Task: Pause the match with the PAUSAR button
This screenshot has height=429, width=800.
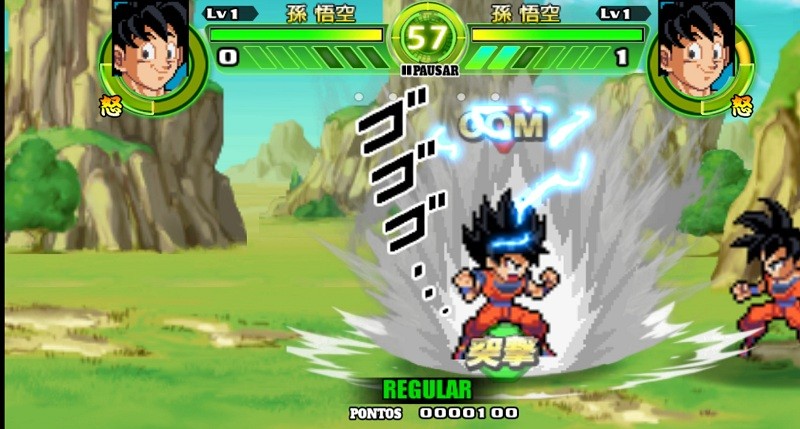Action: [430, 71]
